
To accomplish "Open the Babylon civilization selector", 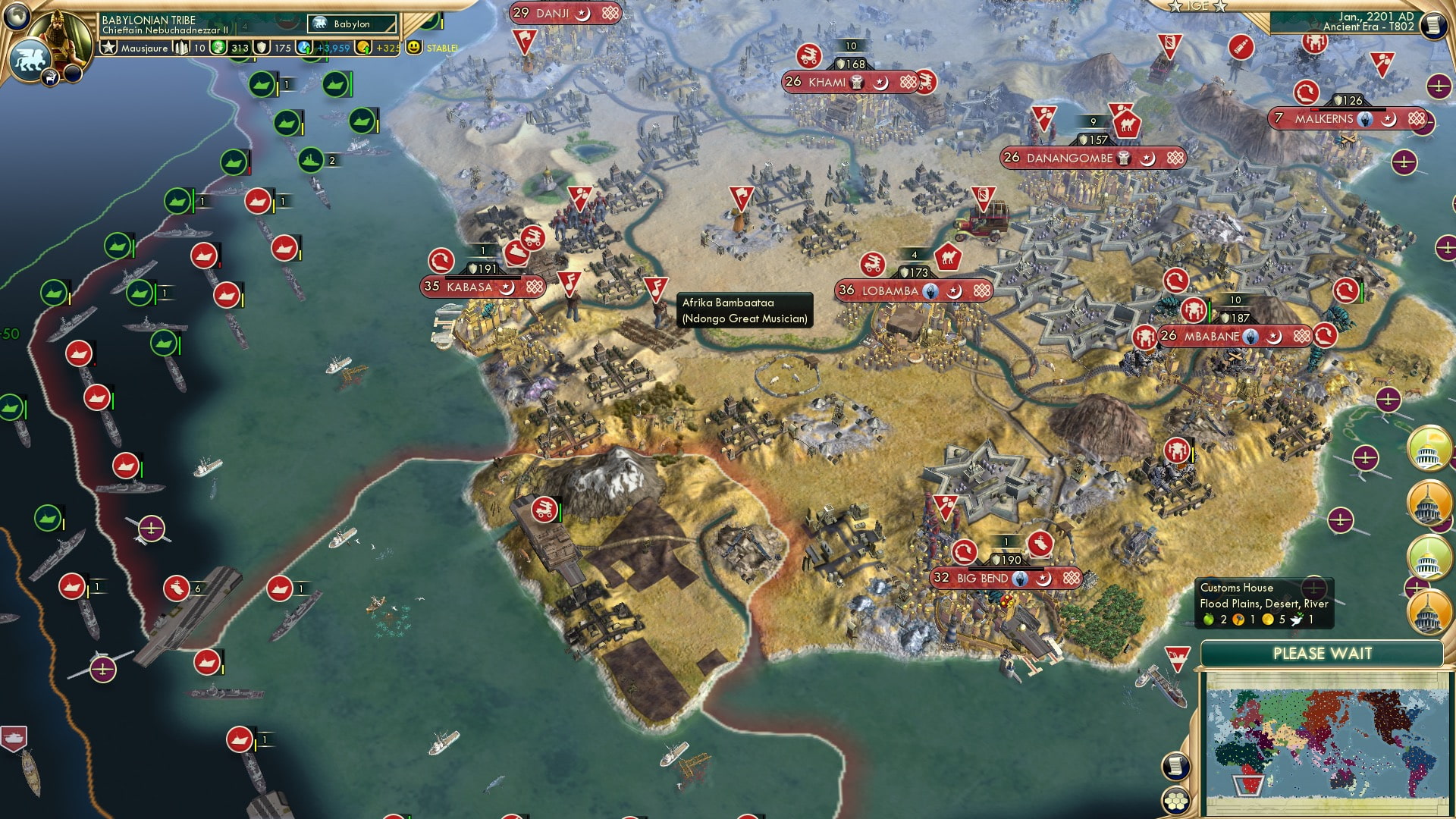I will 349,24.
